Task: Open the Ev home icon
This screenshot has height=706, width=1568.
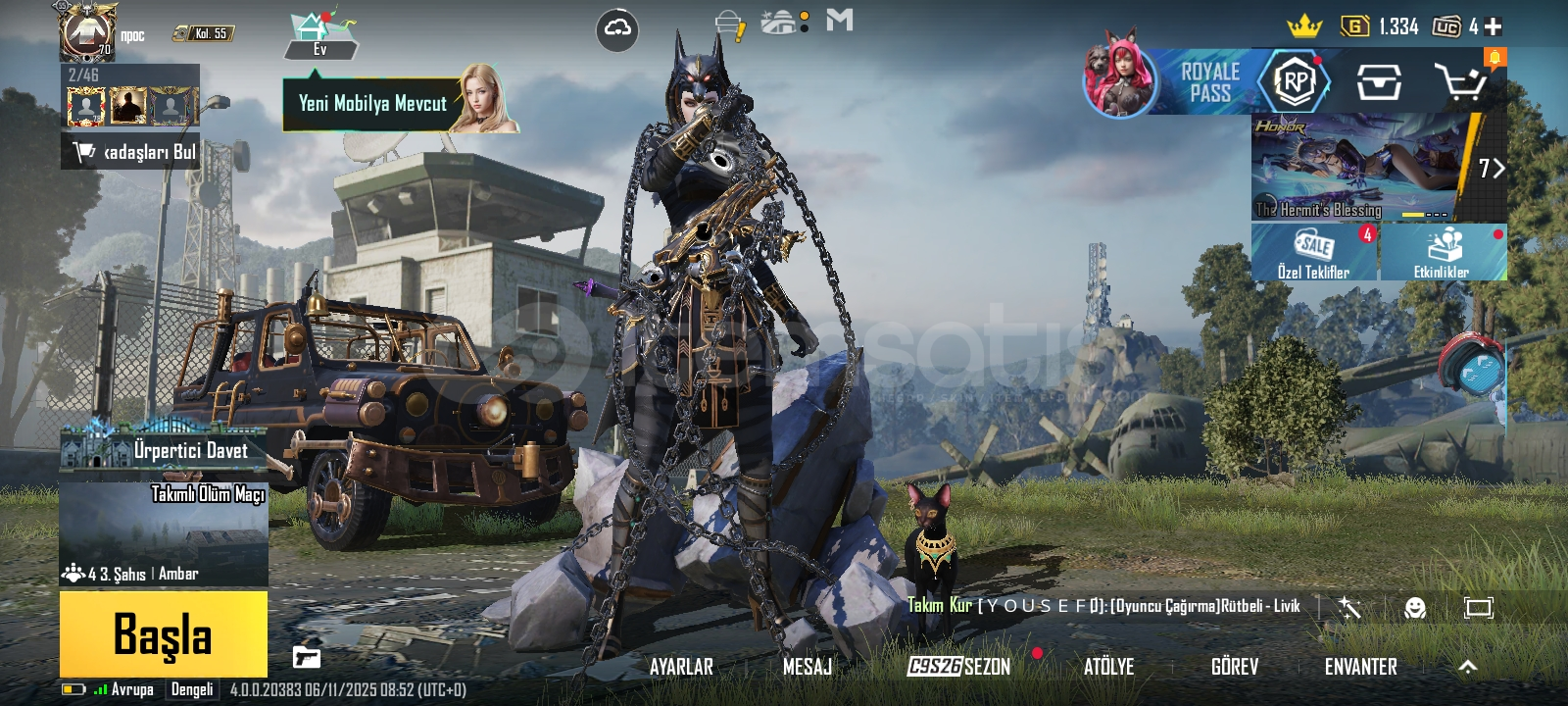Action: tap(319, 35)
